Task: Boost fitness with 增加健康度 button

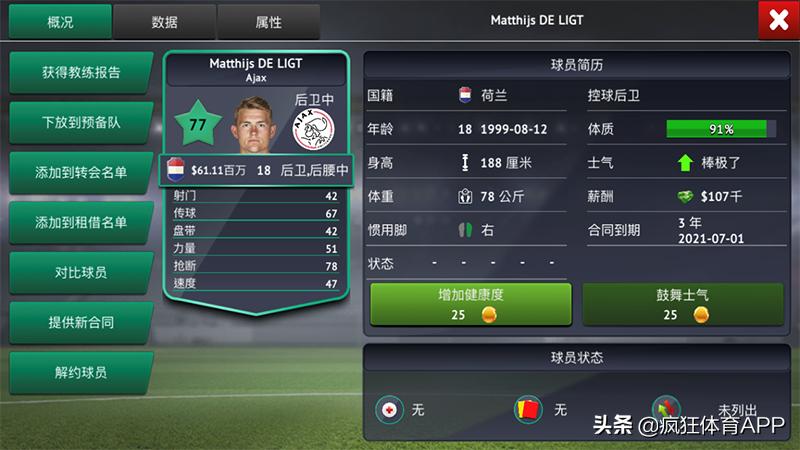Action: click(x=471, y=304)
